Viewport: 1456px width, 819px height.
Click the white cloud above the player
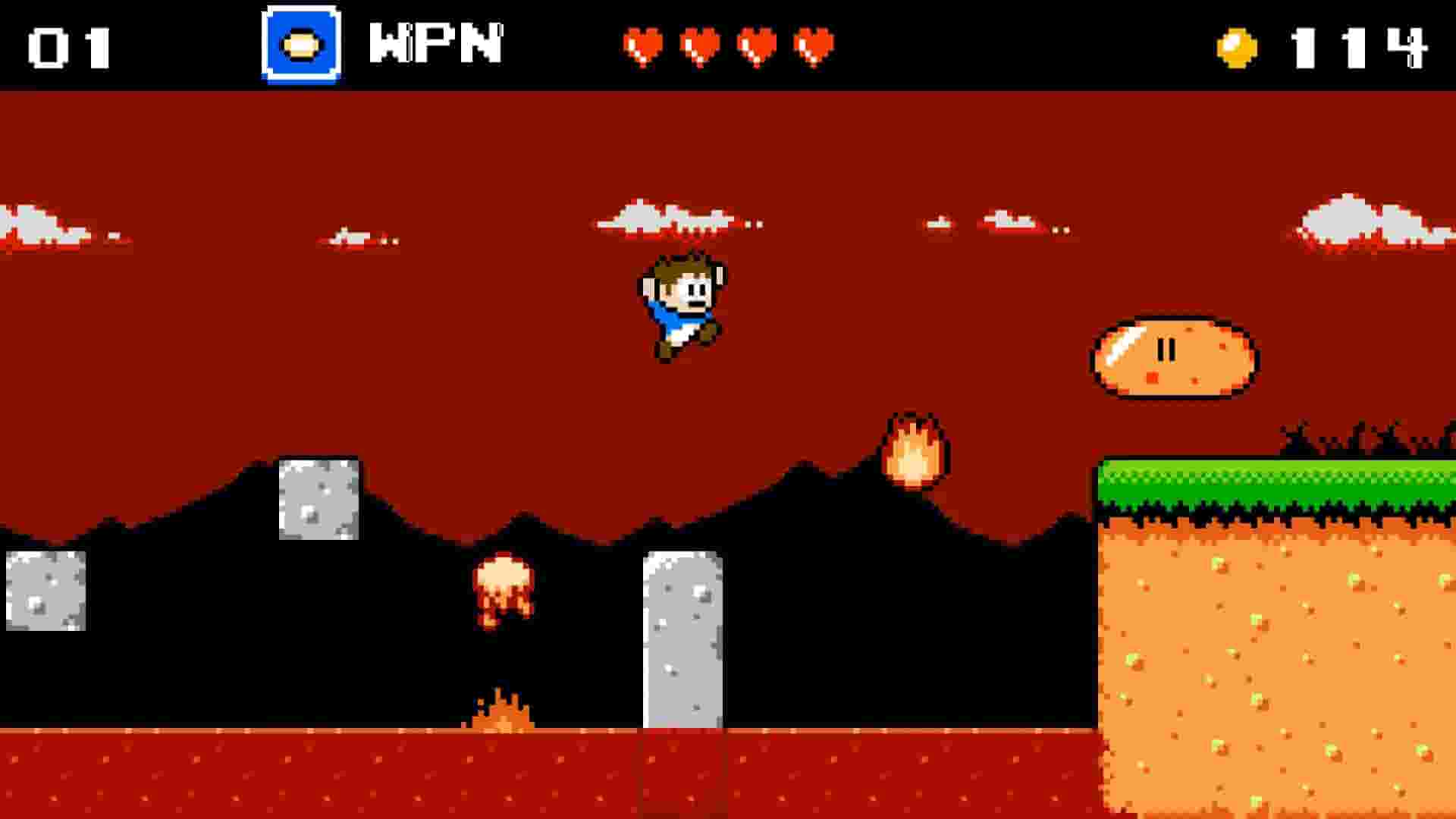(675, 220)
